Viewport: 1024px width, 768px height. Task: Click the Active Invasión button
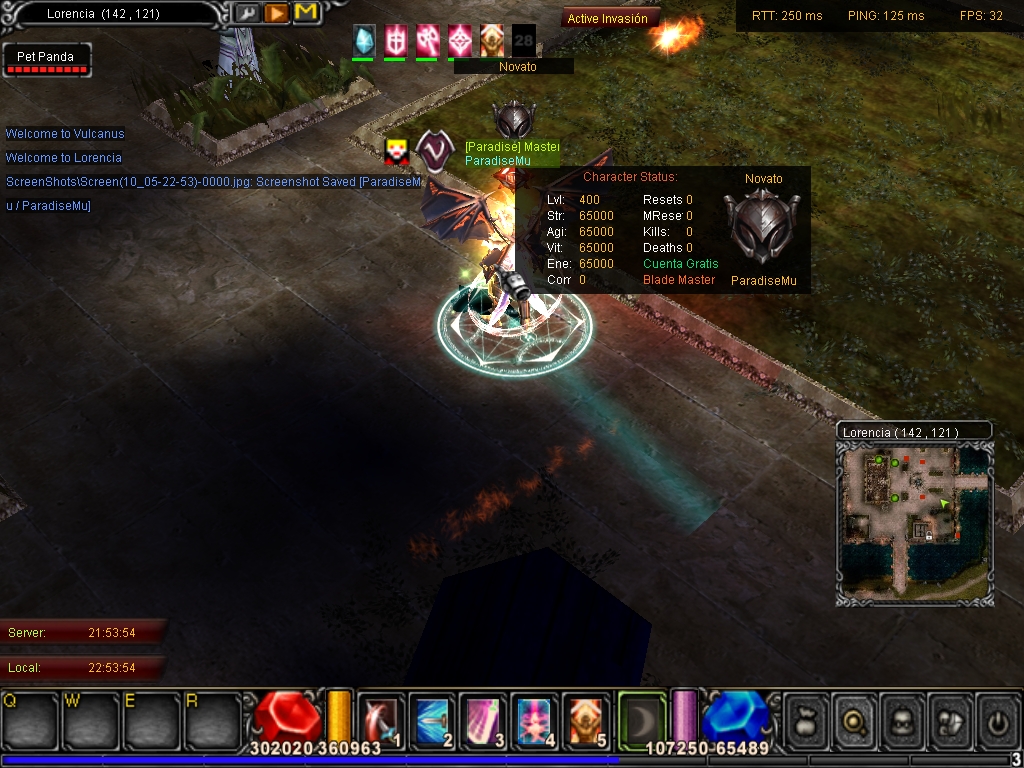[x=608, y=18]
